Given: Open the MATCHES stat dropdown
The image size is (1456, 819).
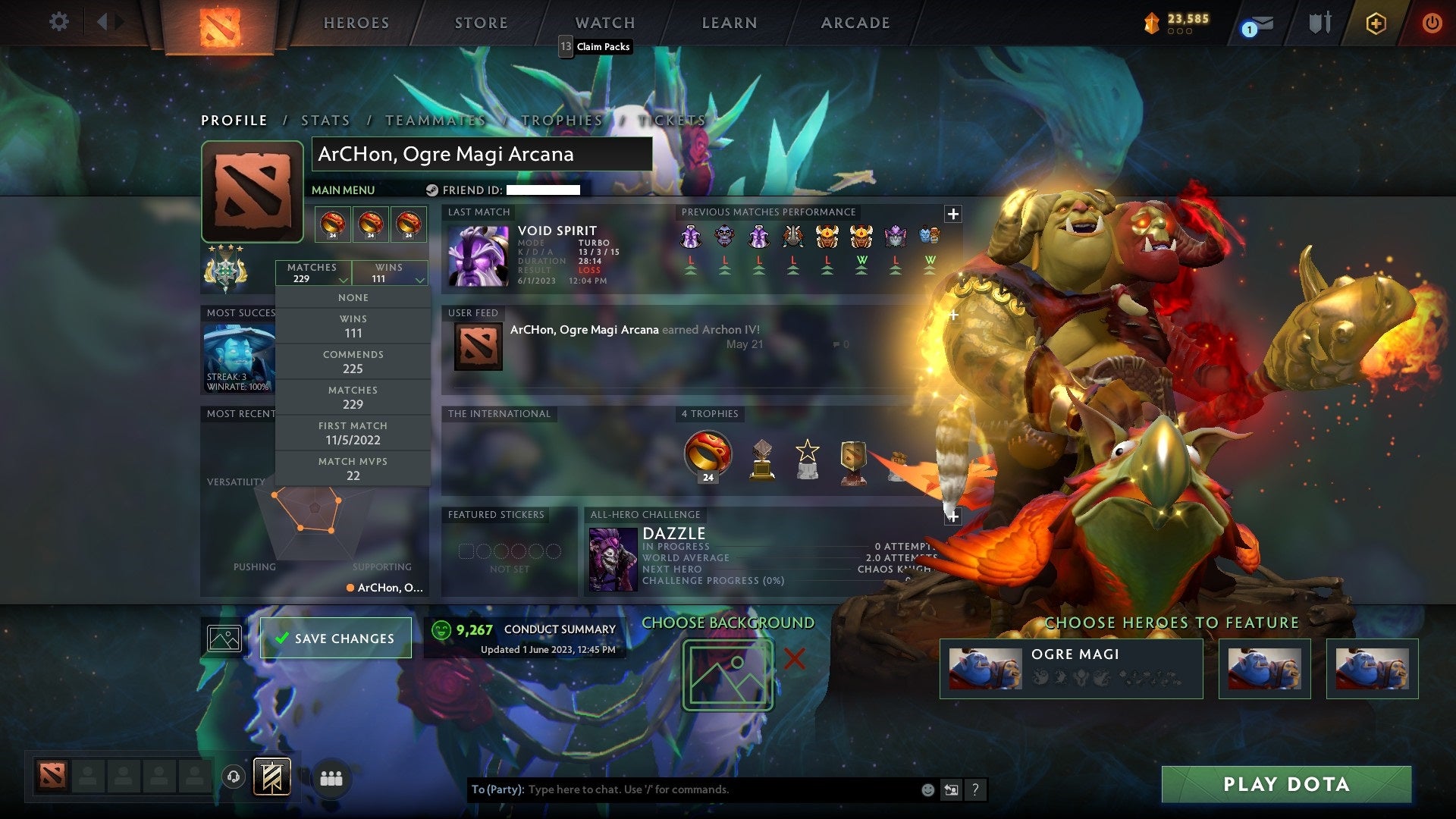Looking at the screenshot, I should (313, 273).
